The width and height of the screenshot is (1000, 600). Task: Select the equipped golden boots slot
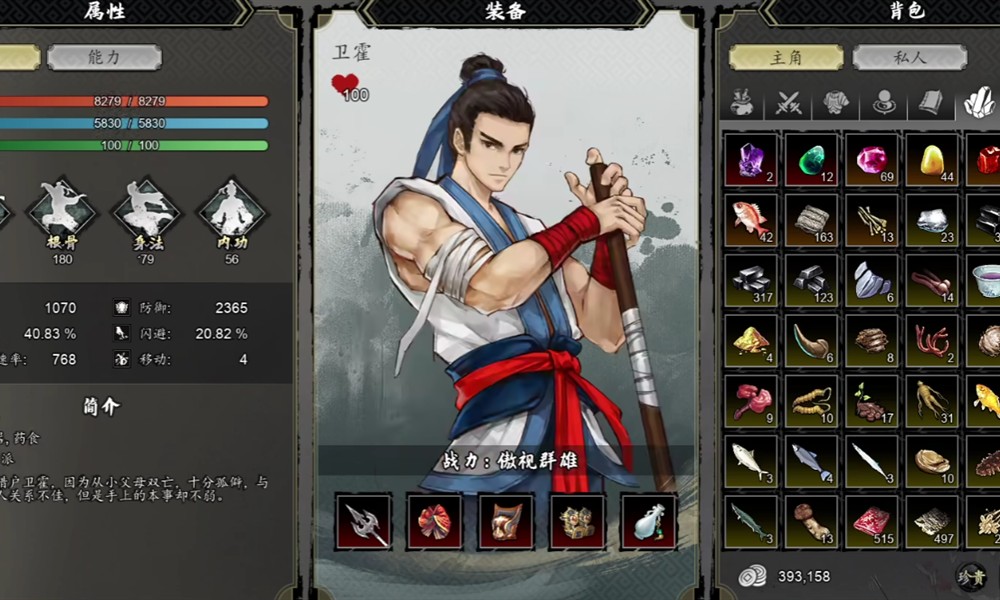pos(577,521)
